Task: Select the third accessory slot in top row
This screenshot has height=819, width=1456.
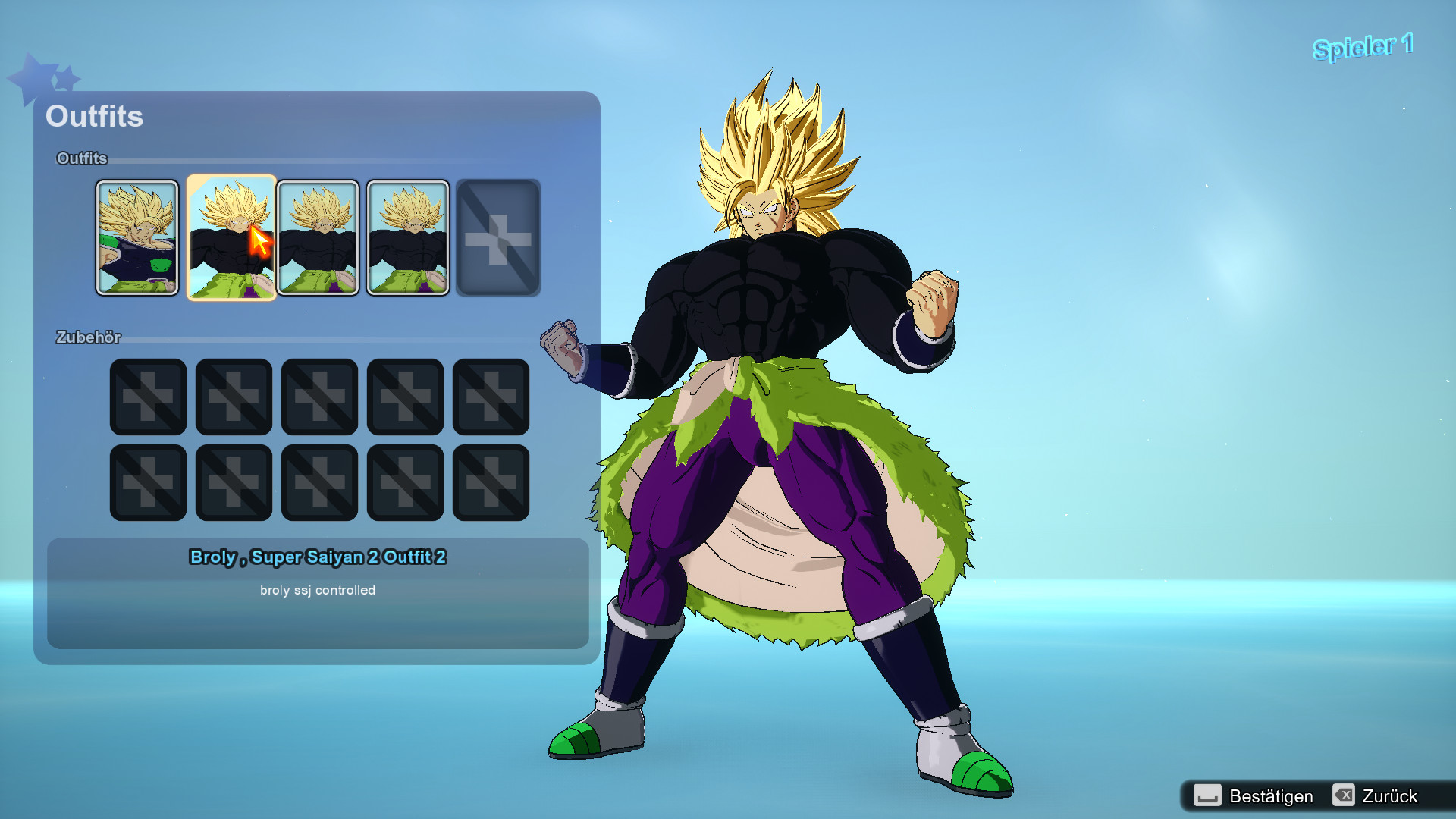Action: pos(318,397)
